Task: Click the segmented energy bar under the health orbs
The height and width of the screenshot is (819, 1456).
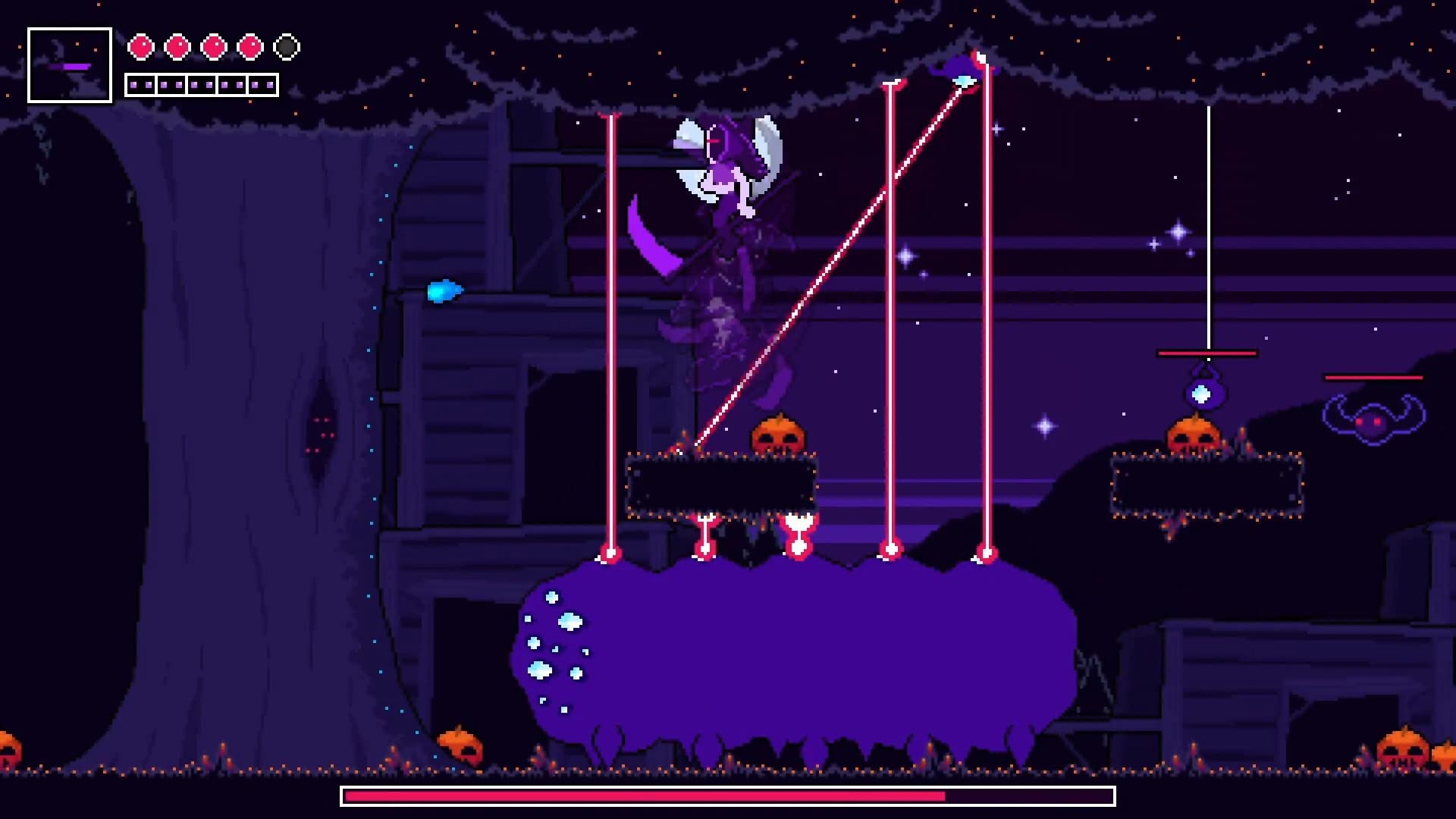Action: pos(201,83)
